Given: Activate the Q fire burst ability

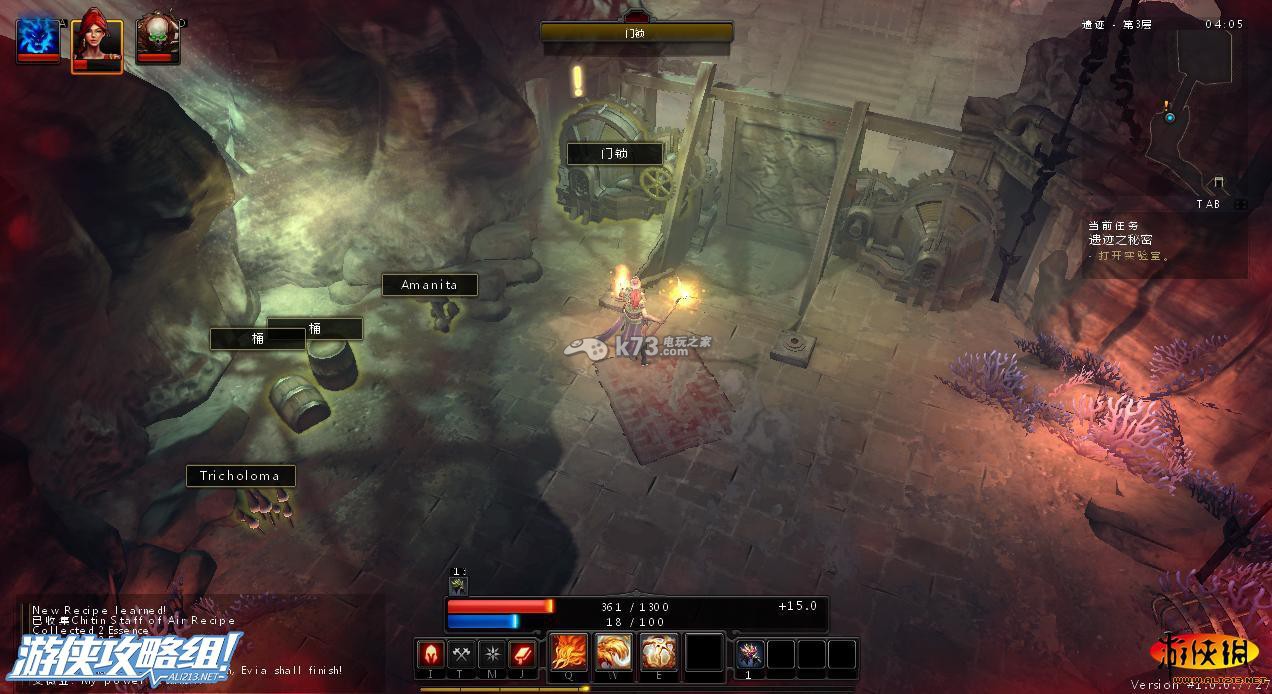Looking at the screenshot, I should pos(570,653).
